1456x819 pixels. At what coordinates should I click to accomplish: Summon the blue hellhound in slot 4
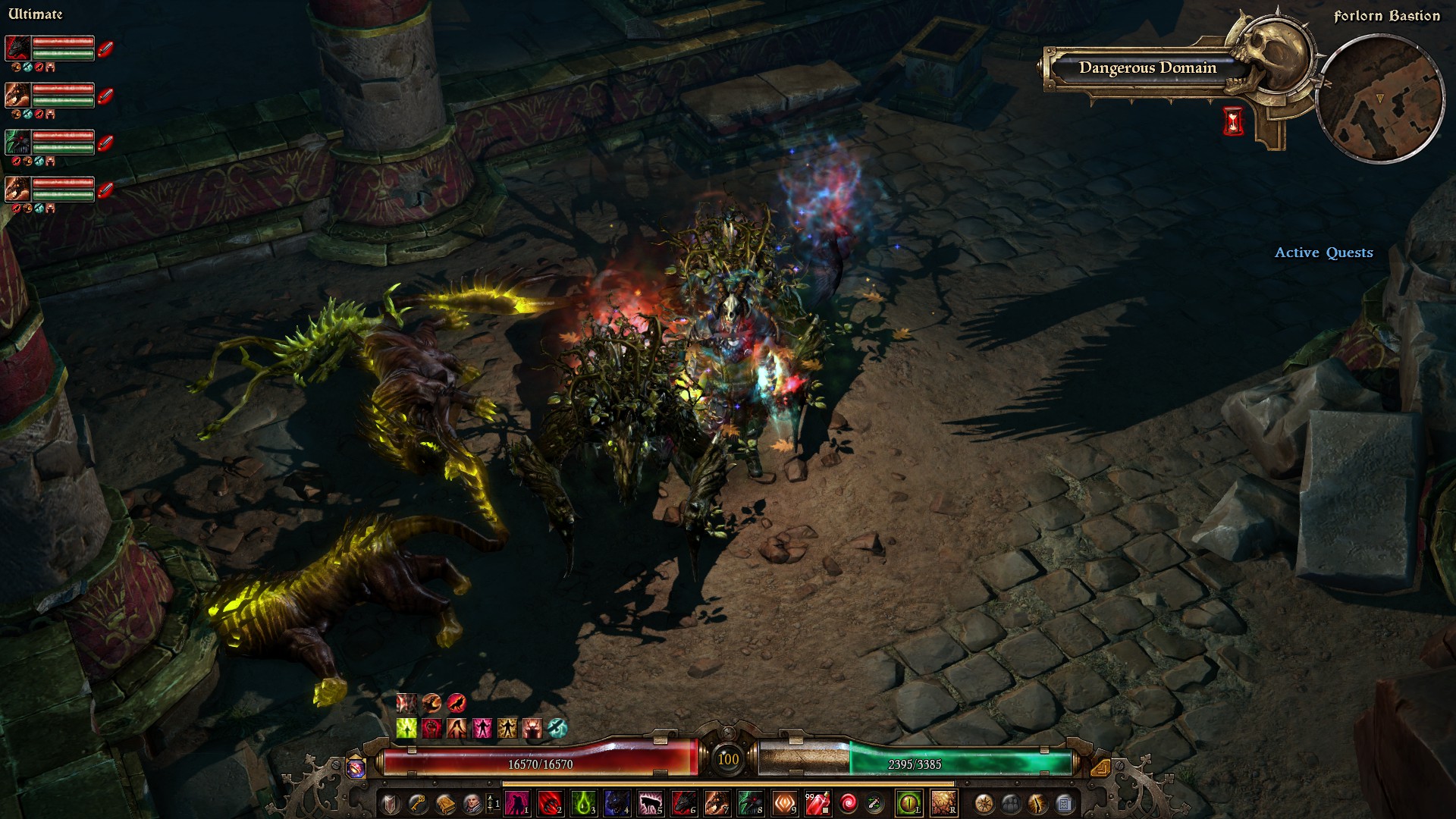617,803
